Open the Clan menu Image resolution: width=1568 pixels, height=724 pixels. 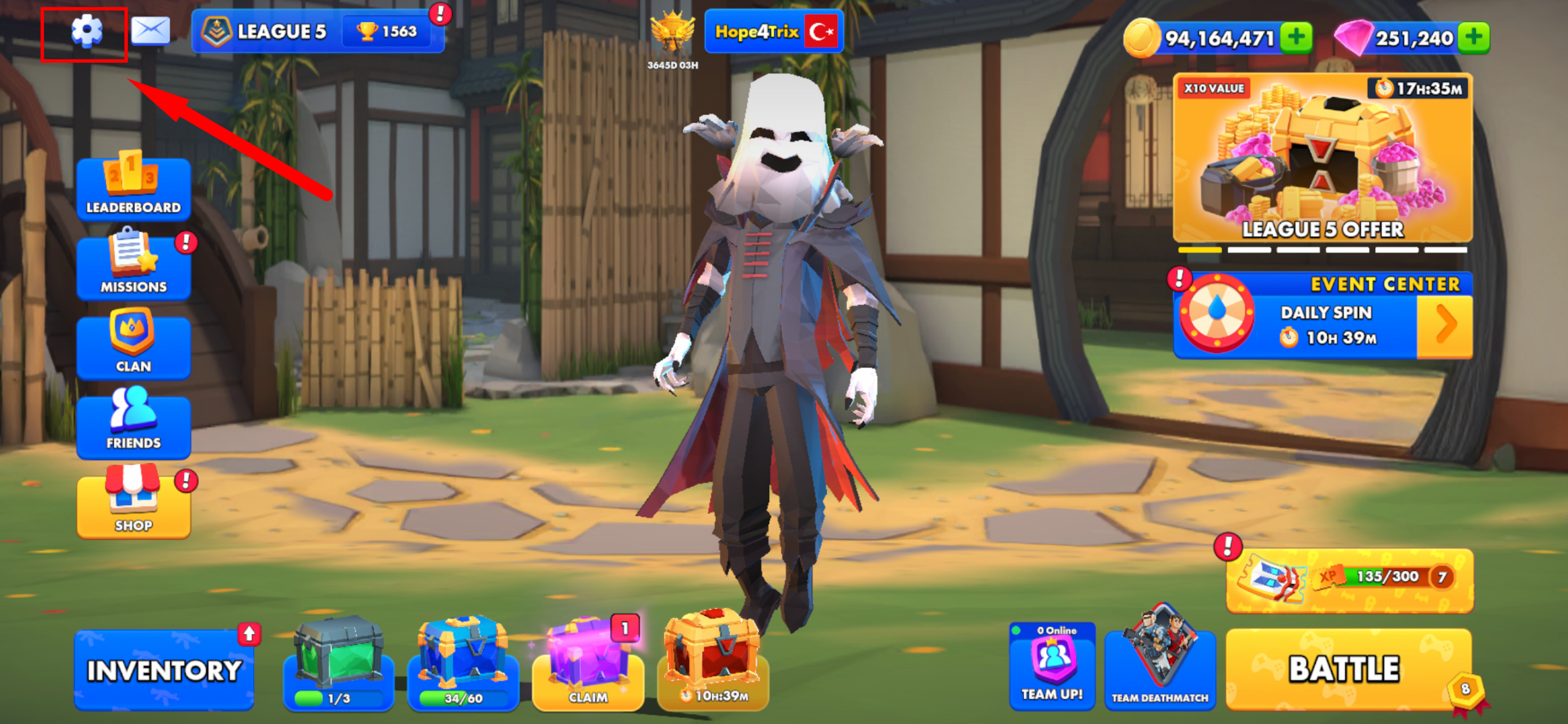pos(133,344)
